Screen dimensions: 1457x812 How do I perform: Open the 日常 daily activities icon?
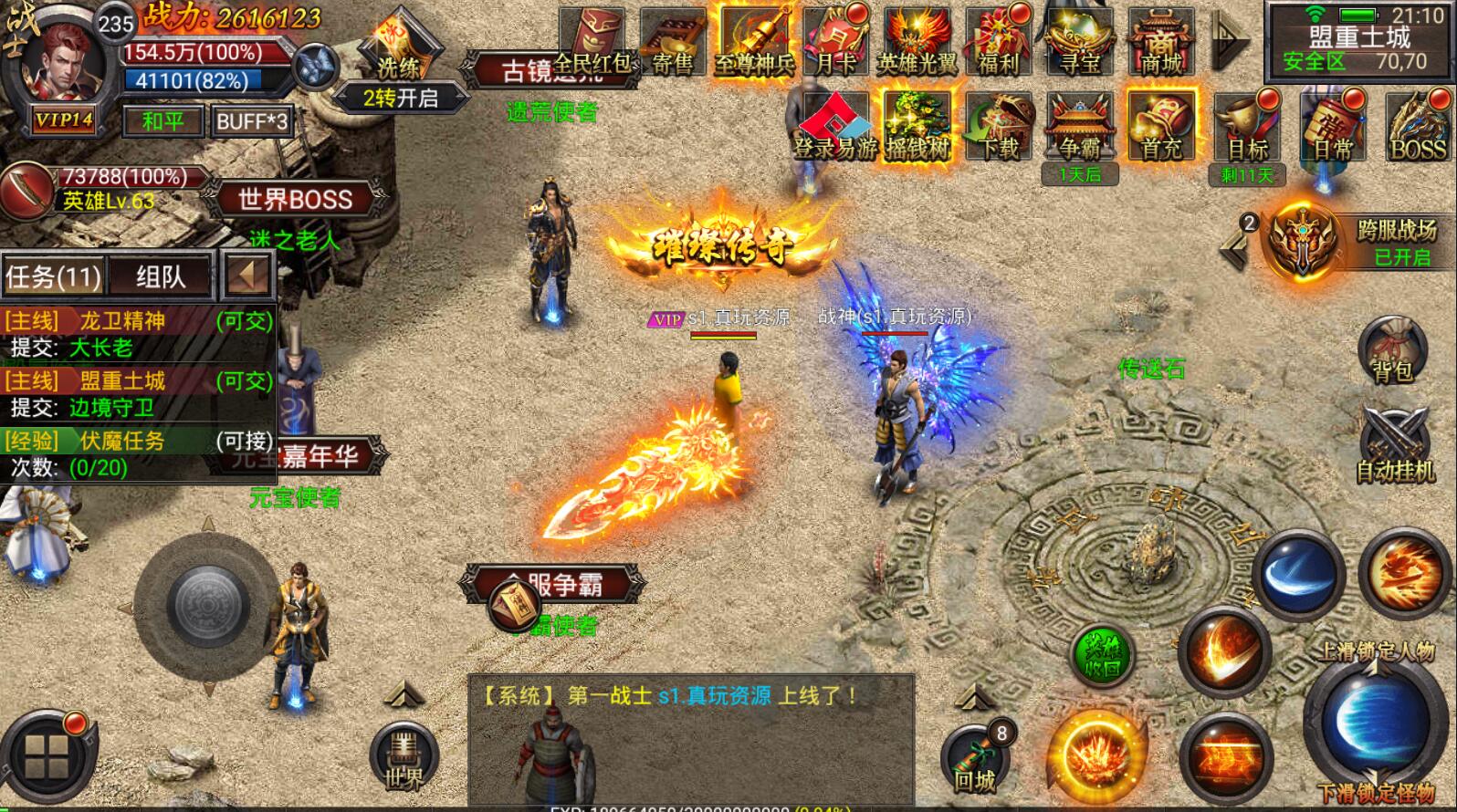tap(1332, 128)
